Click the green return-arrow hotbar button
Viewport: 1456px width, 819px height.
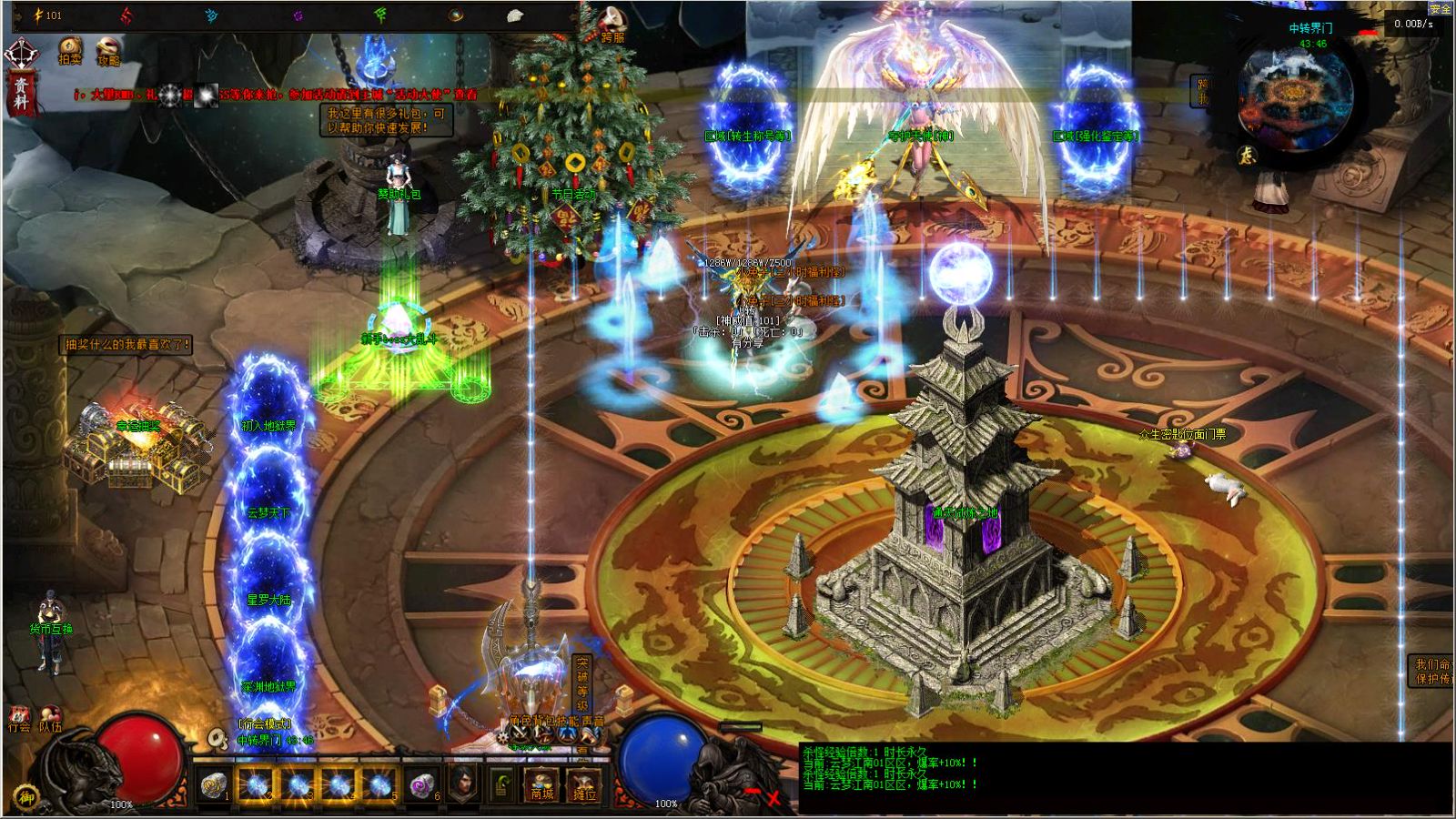(x=502, y=784)
